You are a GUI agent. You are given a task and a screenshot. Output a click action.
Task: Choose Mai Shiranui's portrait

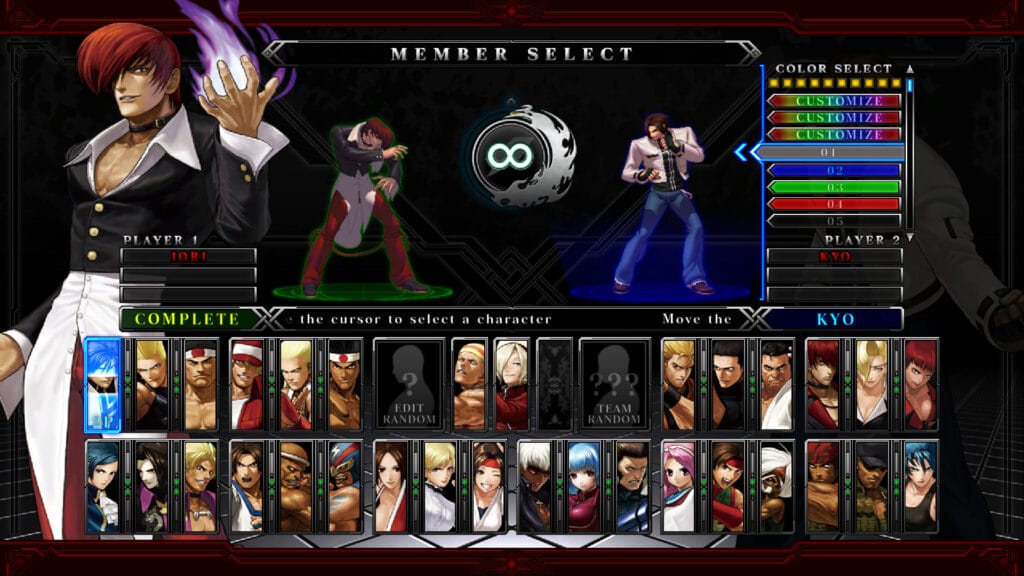point(391,486)
